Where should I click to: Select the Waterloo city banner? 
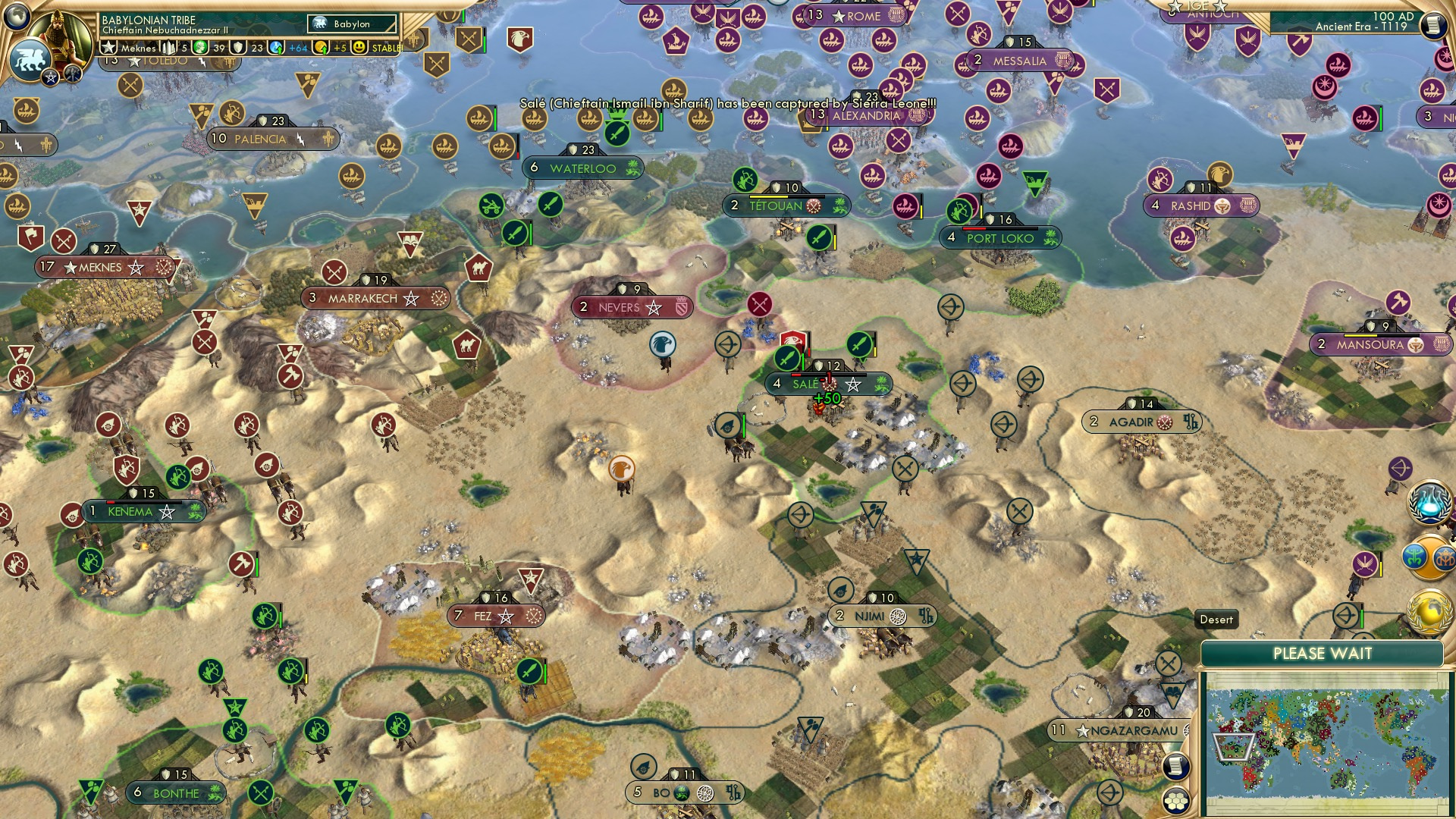[x=582, y=168]
